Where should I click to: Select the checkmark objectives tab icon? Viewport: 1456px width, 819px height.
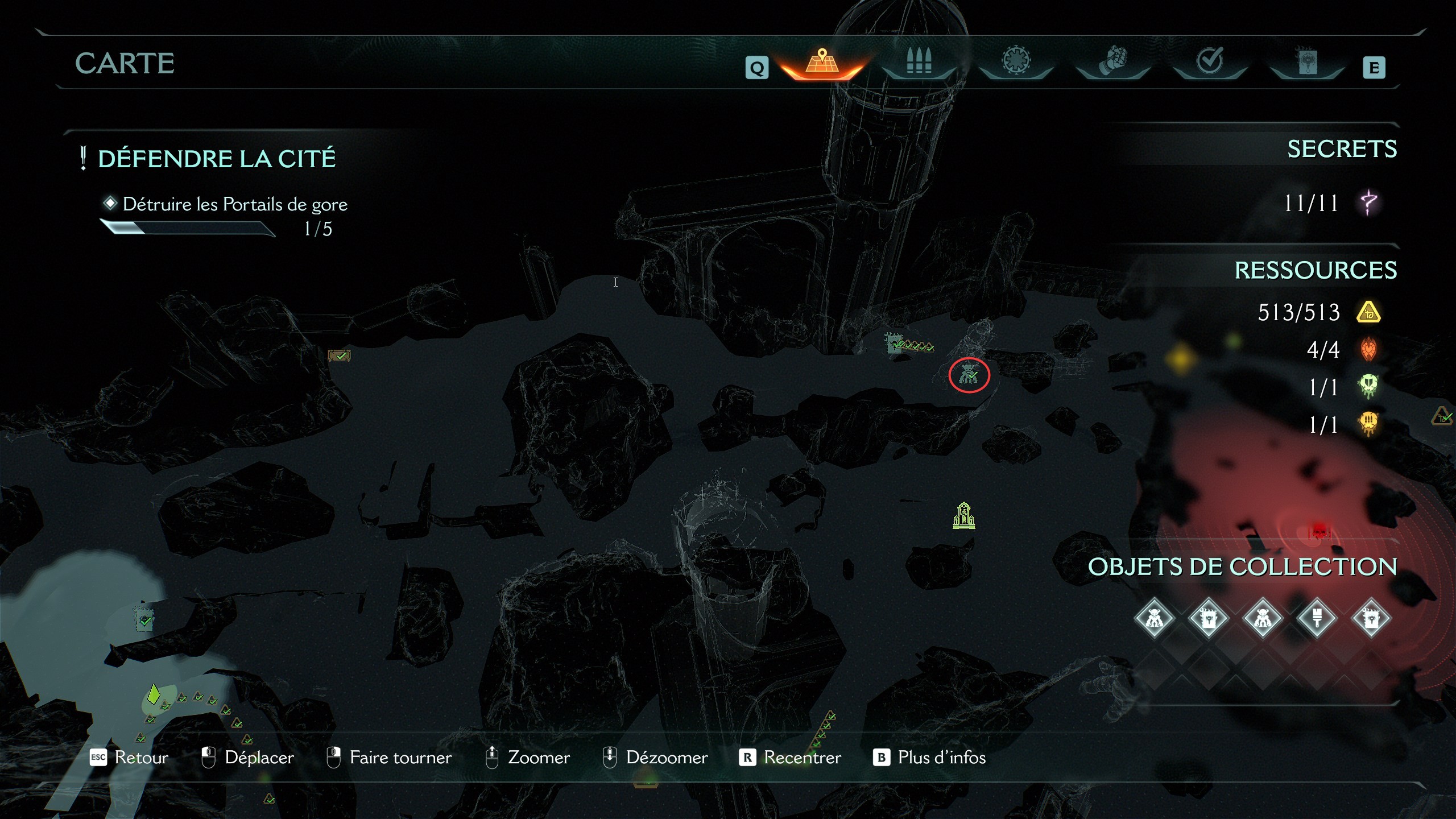1209,61
